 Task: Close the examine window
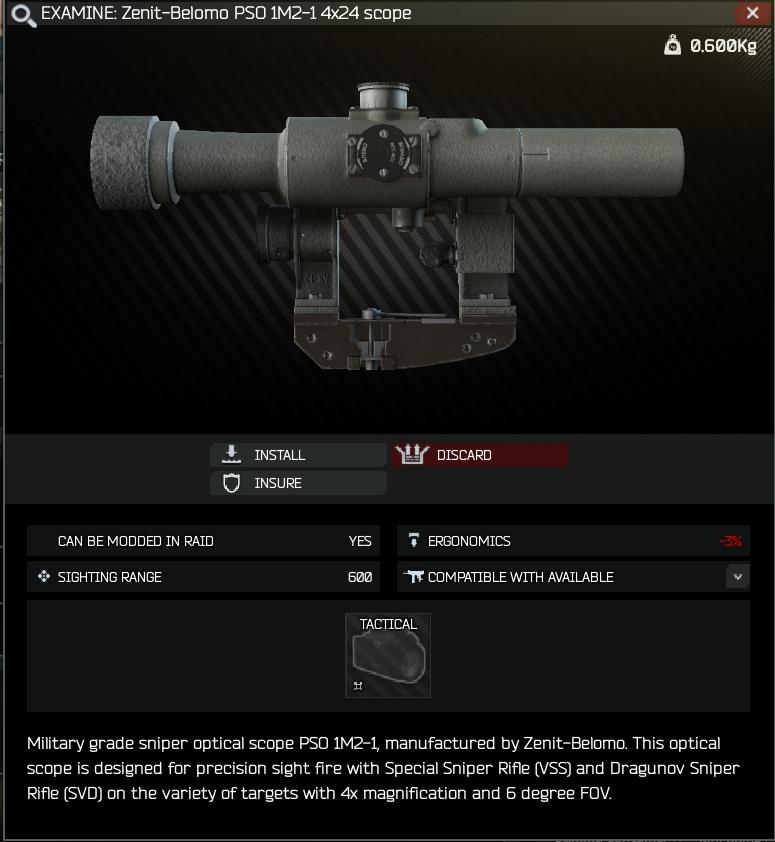pos(752,13)
